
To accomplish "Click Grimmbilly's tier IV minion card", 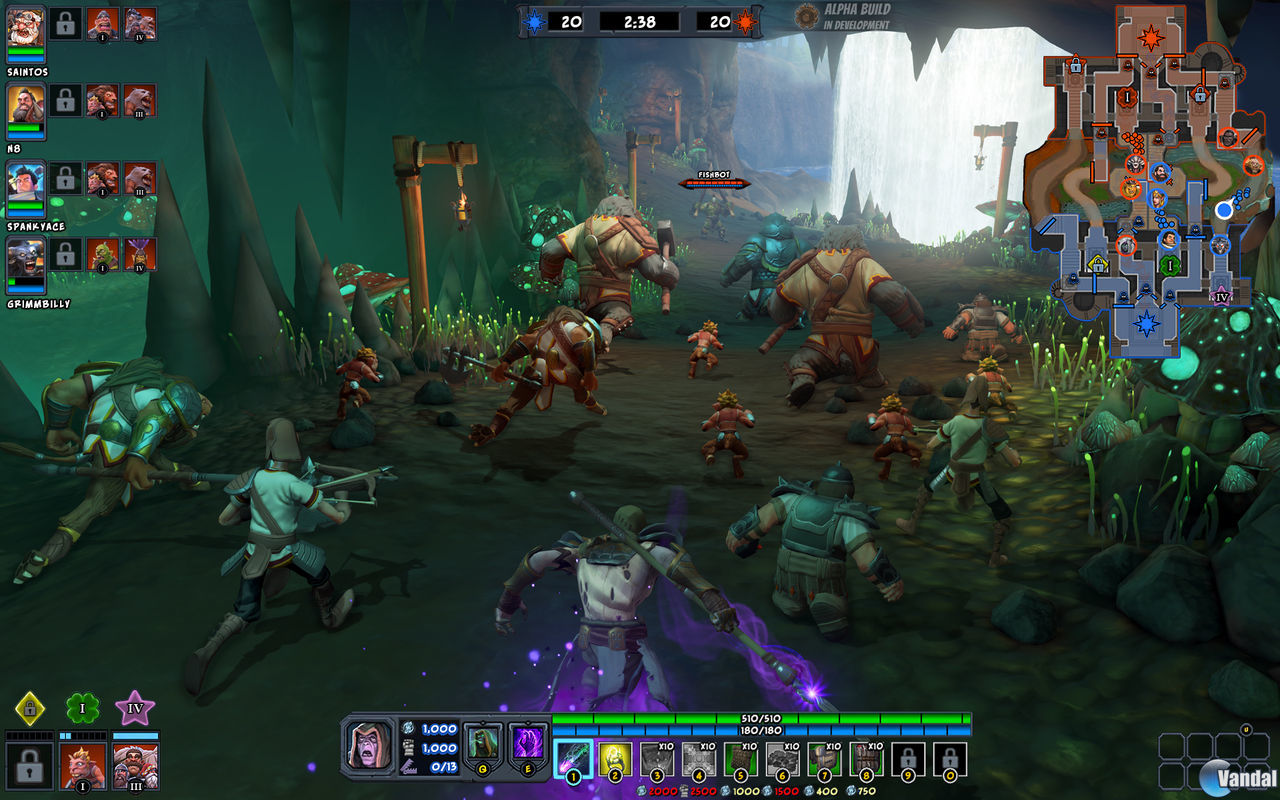I will tap(139, 255).
